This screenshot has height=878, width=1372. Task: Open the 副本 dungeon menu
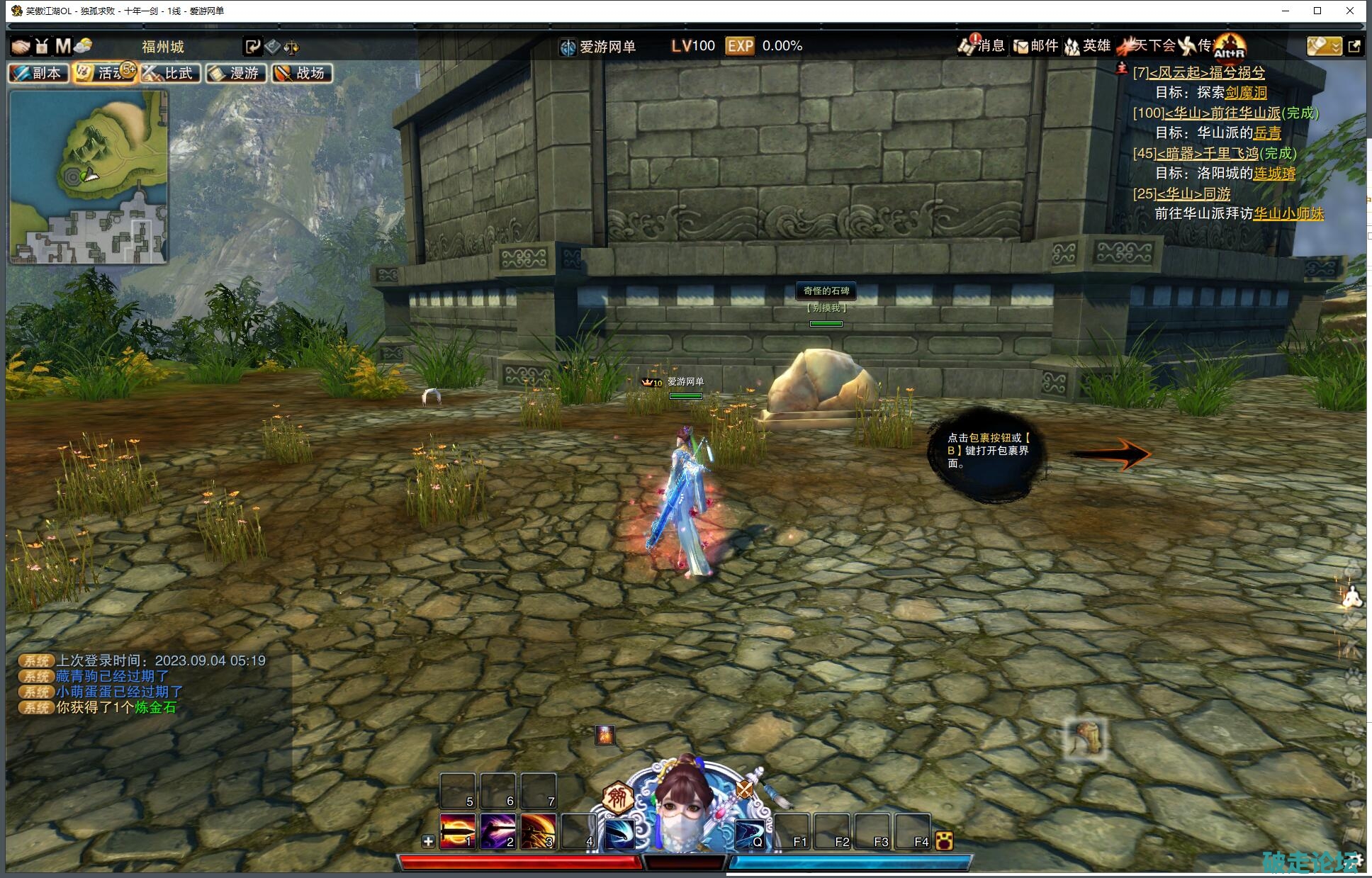(38, 73)
